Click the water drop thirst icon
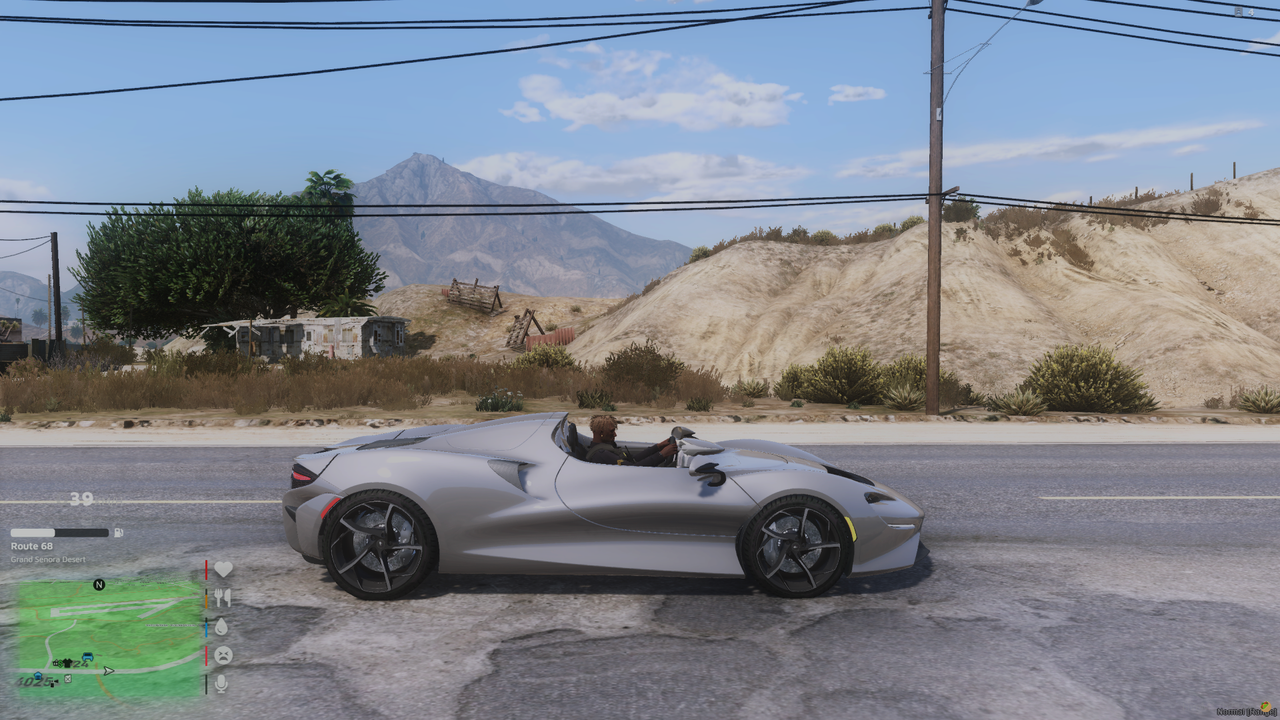 (x=223, y=627)
